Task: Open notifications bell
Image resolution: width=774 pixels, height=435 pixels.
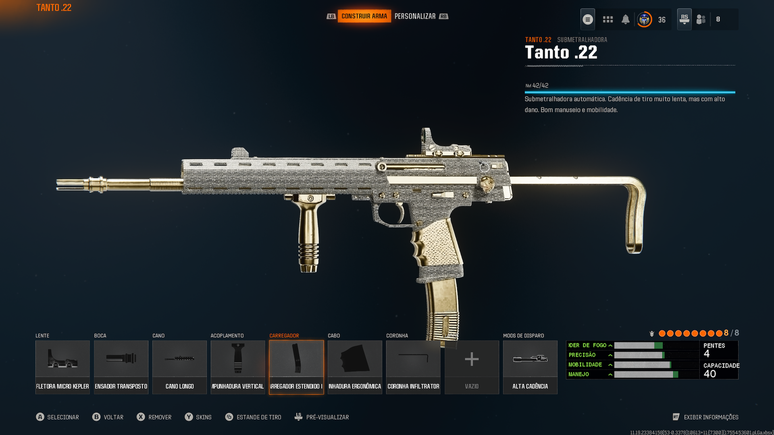Action: click(x=626, y=19)
